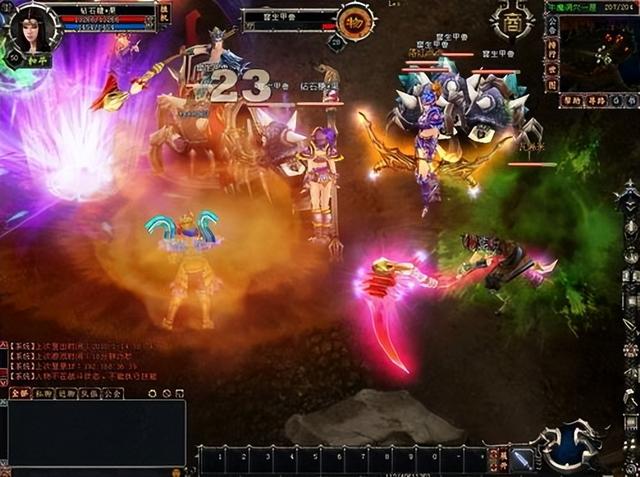Switch to the 公会 guild chat tab
Image resolution: width=640 pixels, height=477 pixels.
[x=113, y=393]
